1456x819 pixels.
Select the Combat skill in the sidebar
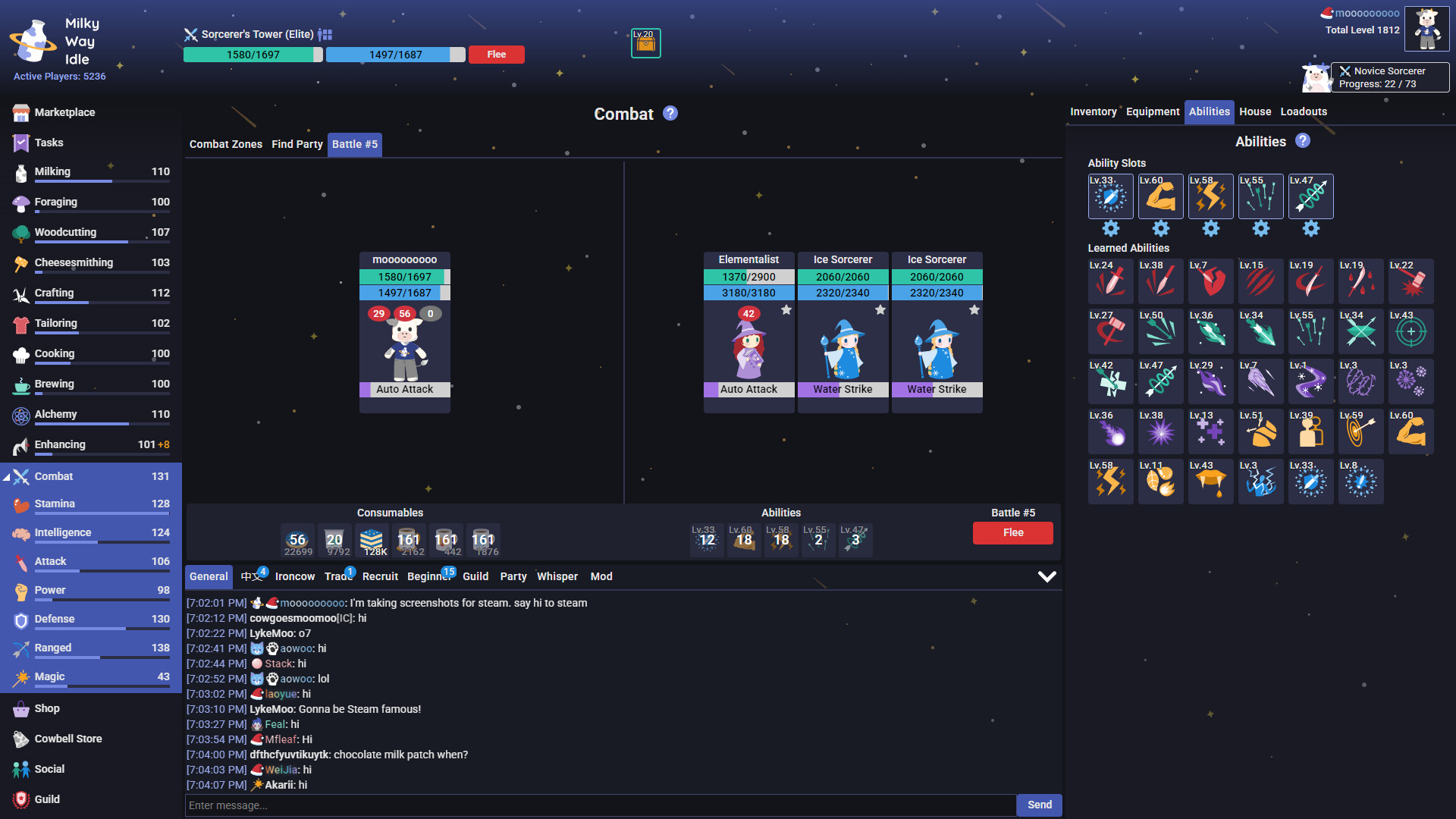[53, 476]
